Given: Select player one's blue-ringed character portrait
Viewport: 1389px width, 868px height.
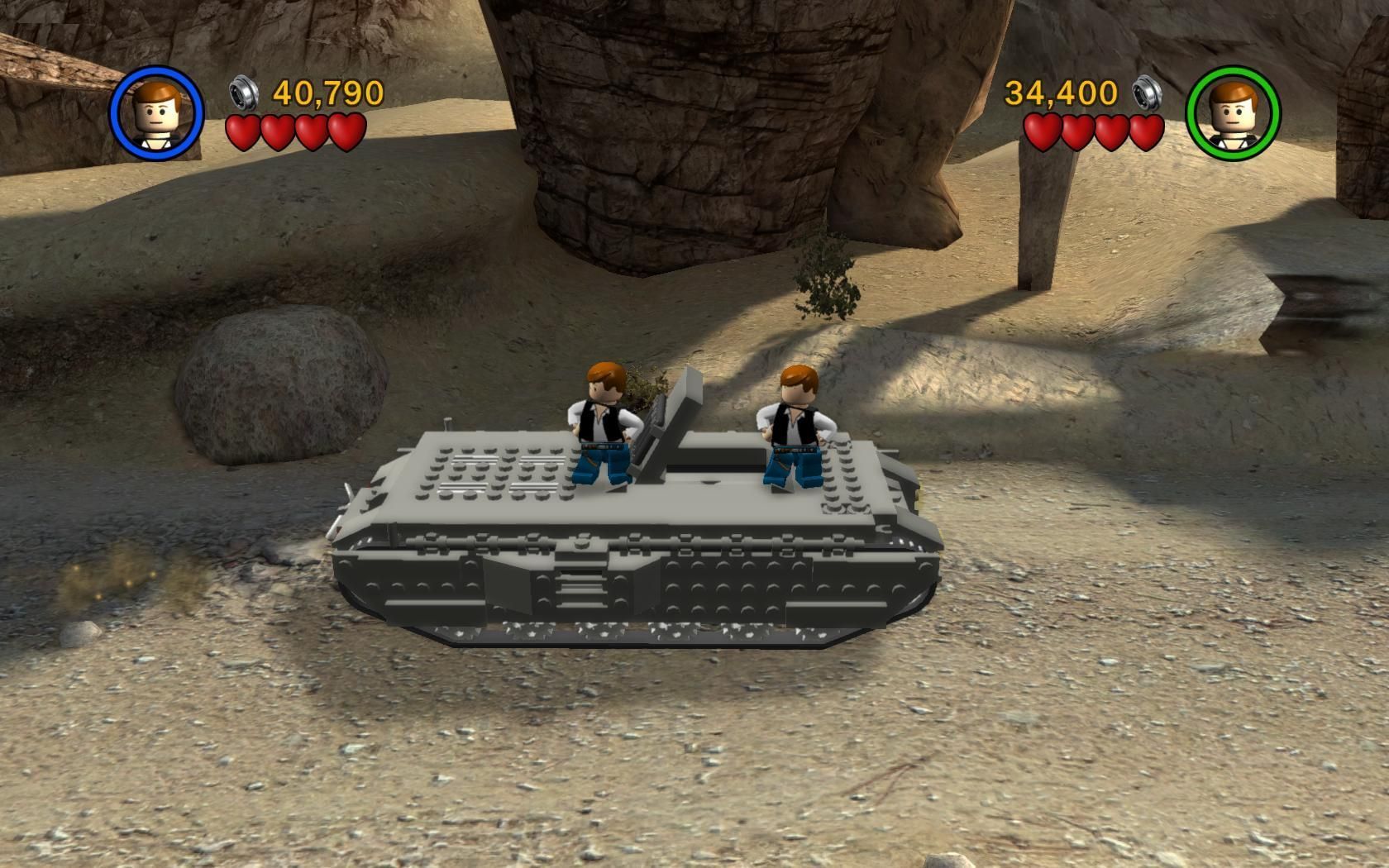Looking at the screenshot, I should pos(156,113).
